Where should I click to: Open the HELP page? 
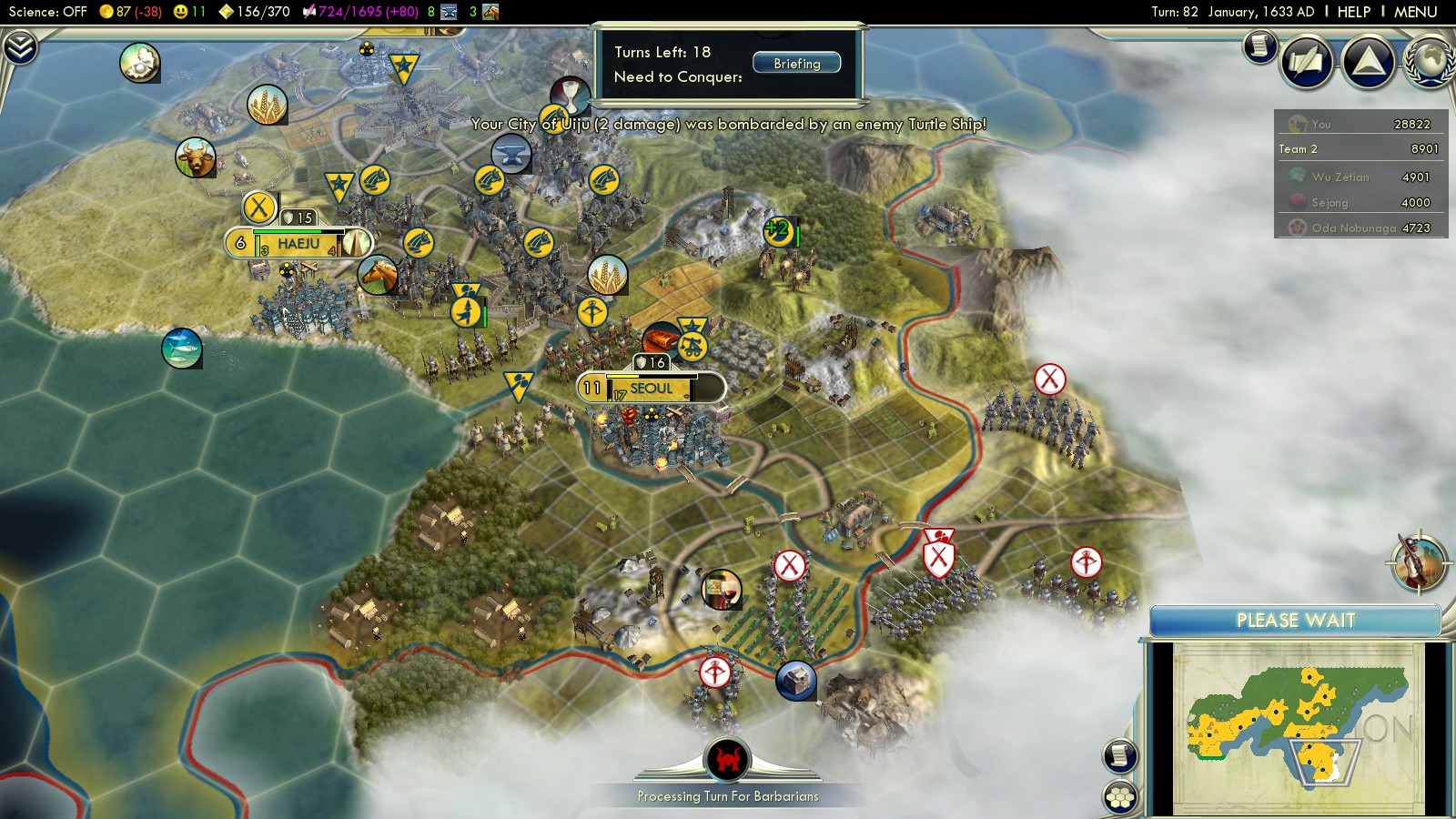pos(1353,12)
